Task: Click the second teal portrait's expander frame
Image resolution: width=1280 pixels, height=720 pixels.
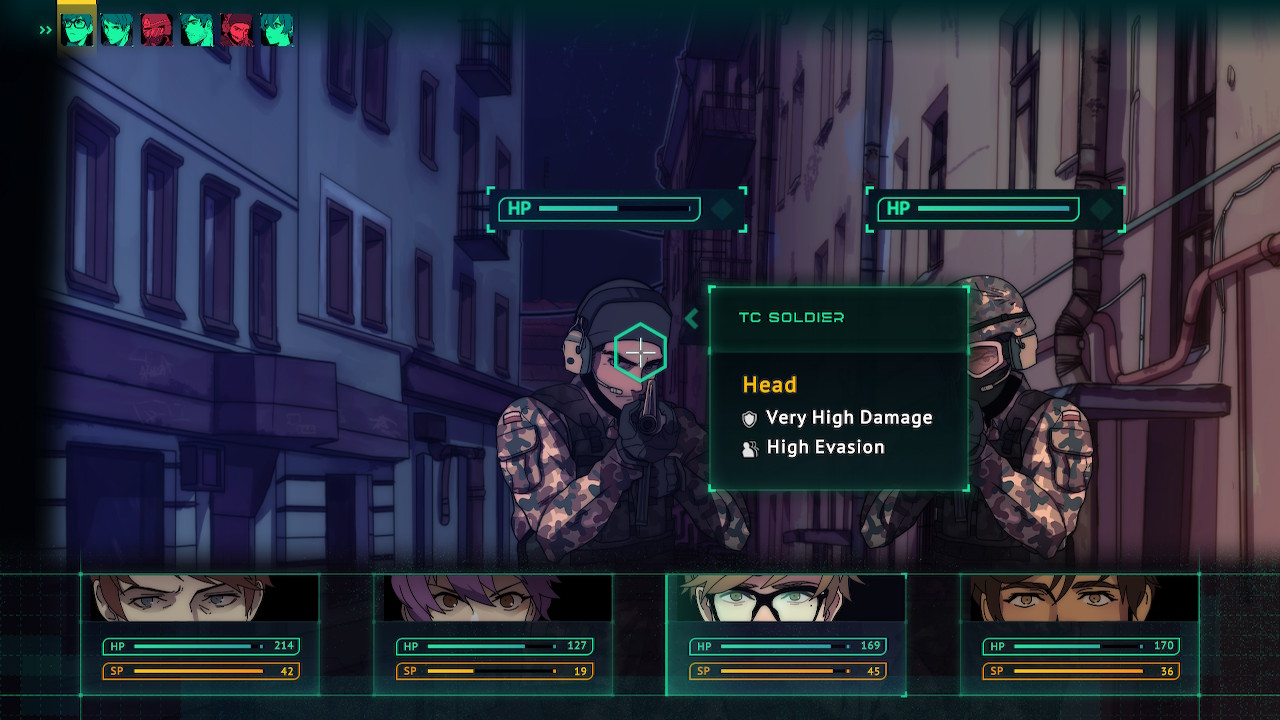Action: pos(117,30)
